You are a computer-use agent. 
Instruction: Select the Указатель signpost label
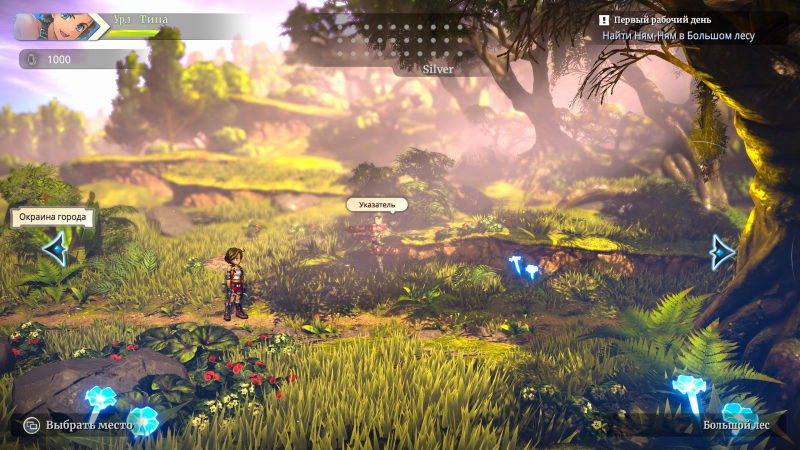pos(377,205)
